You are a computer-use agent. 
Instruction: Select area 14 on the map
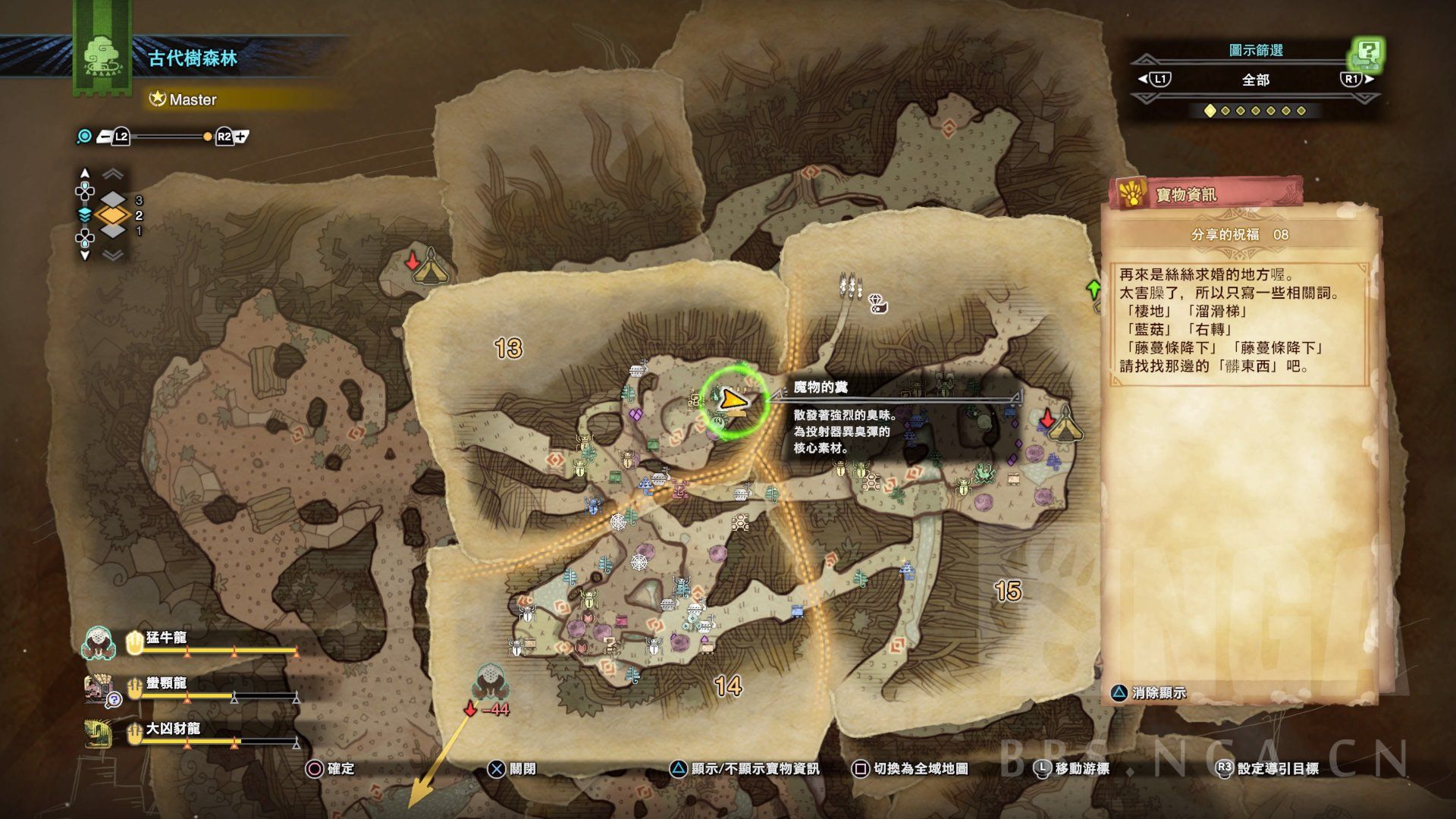[727, 686]
